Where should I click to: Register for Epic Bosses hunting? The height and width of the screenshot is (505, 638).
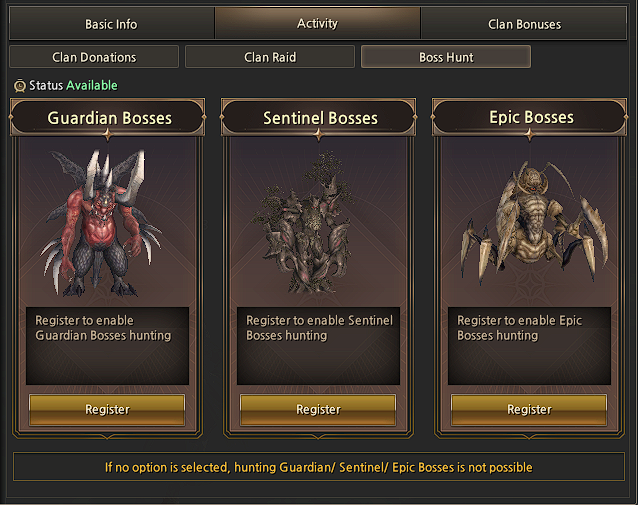[x=529, y=409]
